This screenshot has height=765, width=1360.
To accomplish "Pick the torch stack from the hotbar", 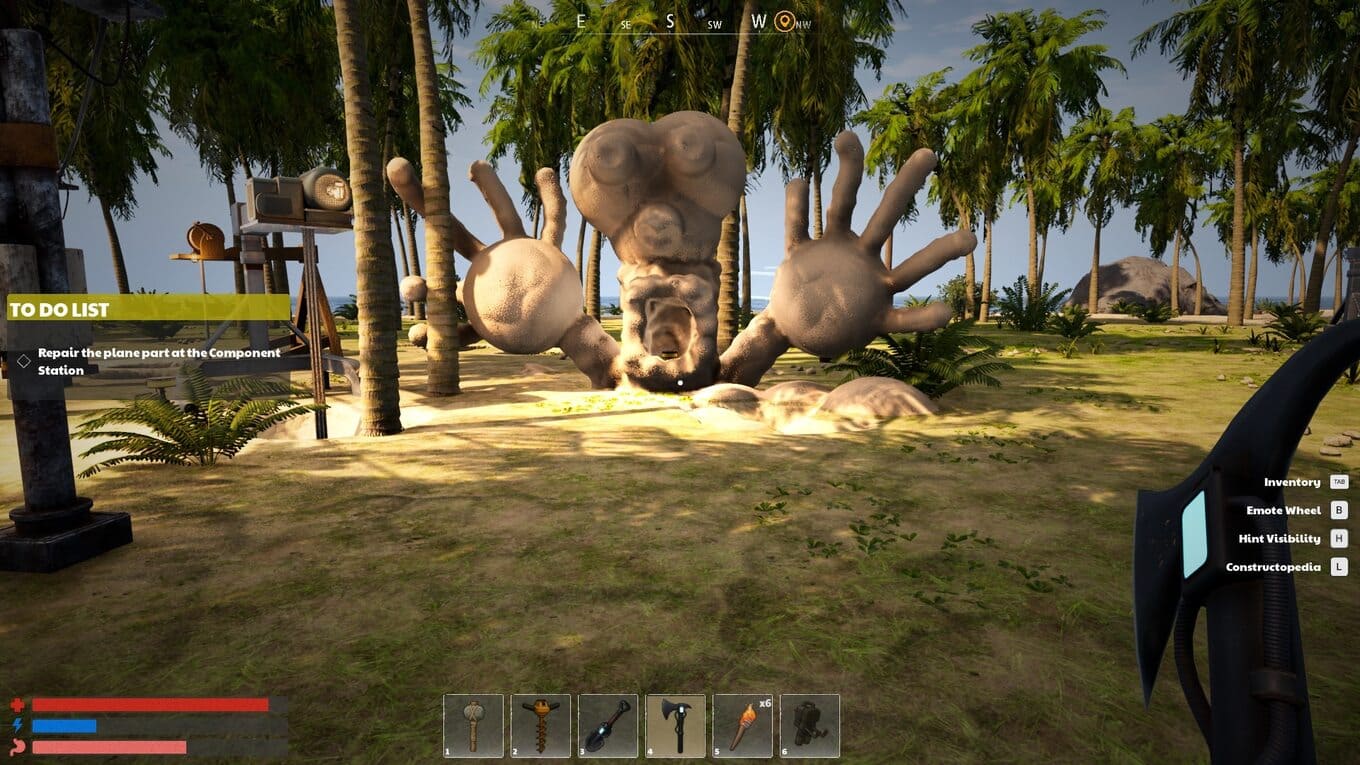I will pos(743,725).
